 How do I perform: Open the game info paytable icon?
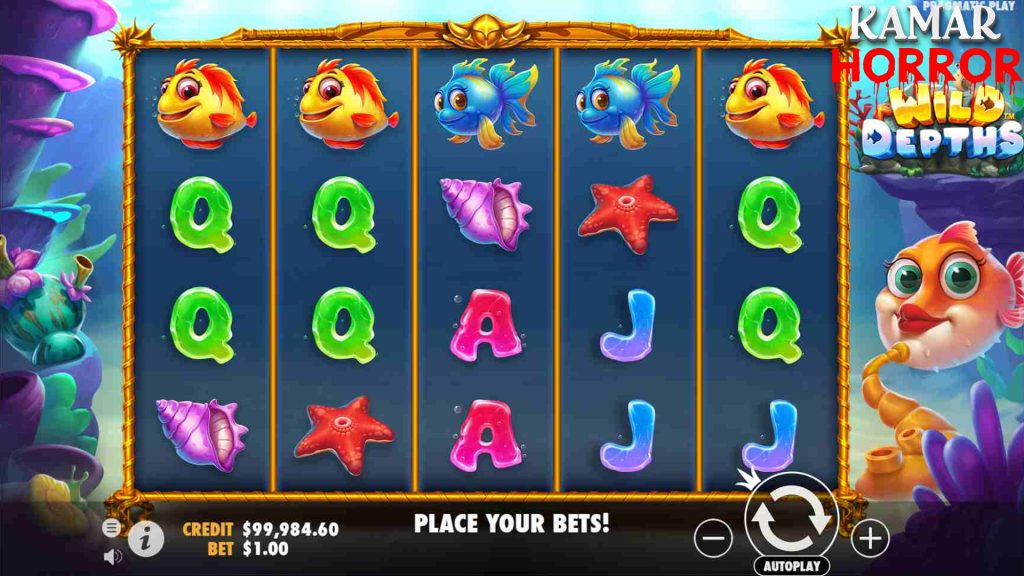(146, 538)
